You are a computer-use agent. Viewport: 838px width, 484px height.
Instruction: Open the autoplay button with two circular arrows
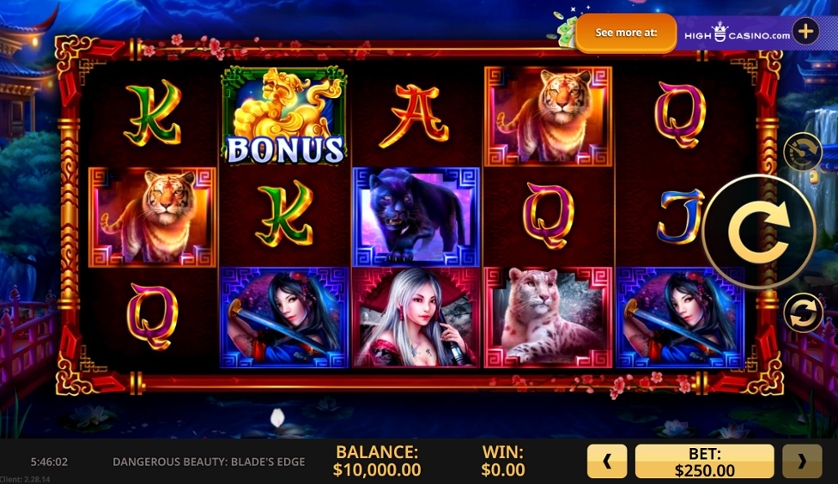tap(802, 312)
